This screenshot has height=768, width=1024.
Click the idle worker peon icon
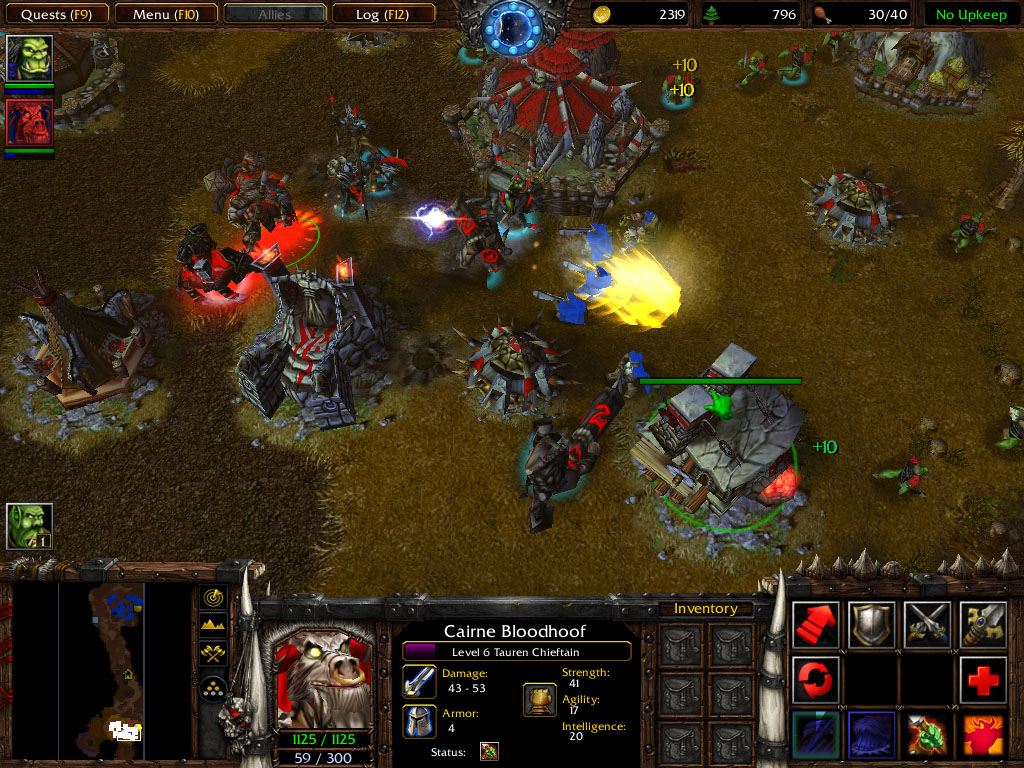click(29, 526)
